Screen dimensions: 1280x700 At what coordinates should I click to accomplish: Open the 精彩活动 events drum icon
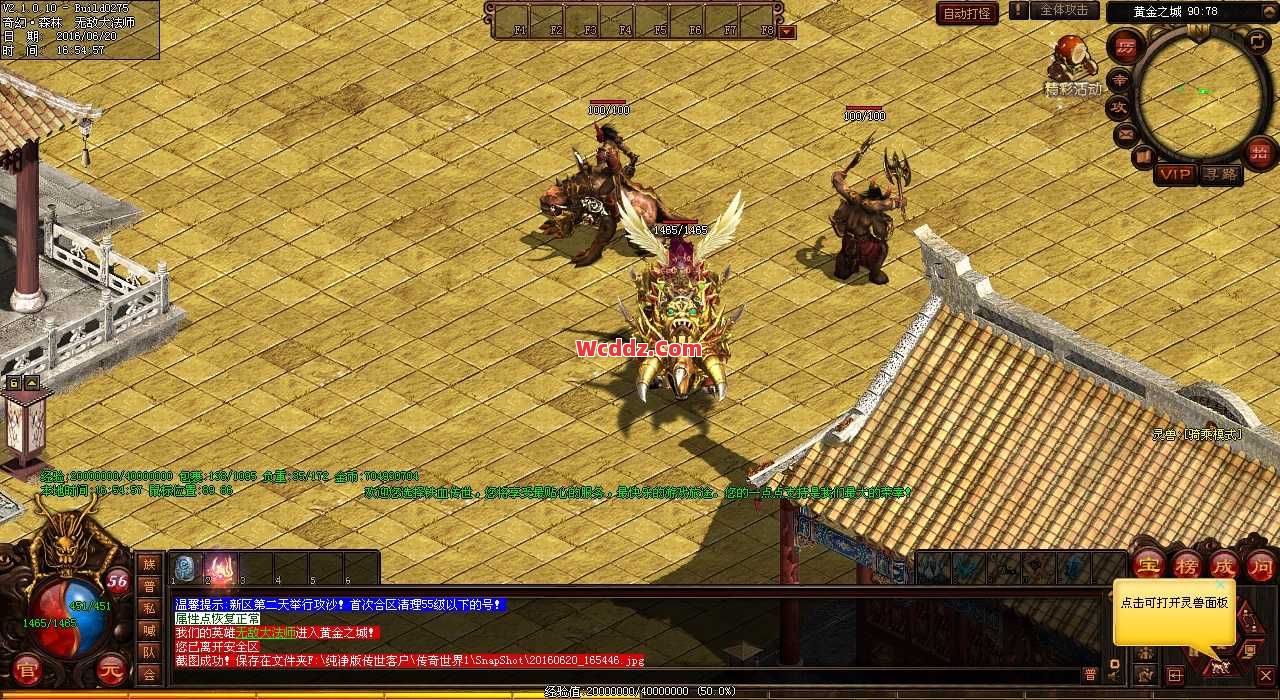click(x=1071, y=58)
